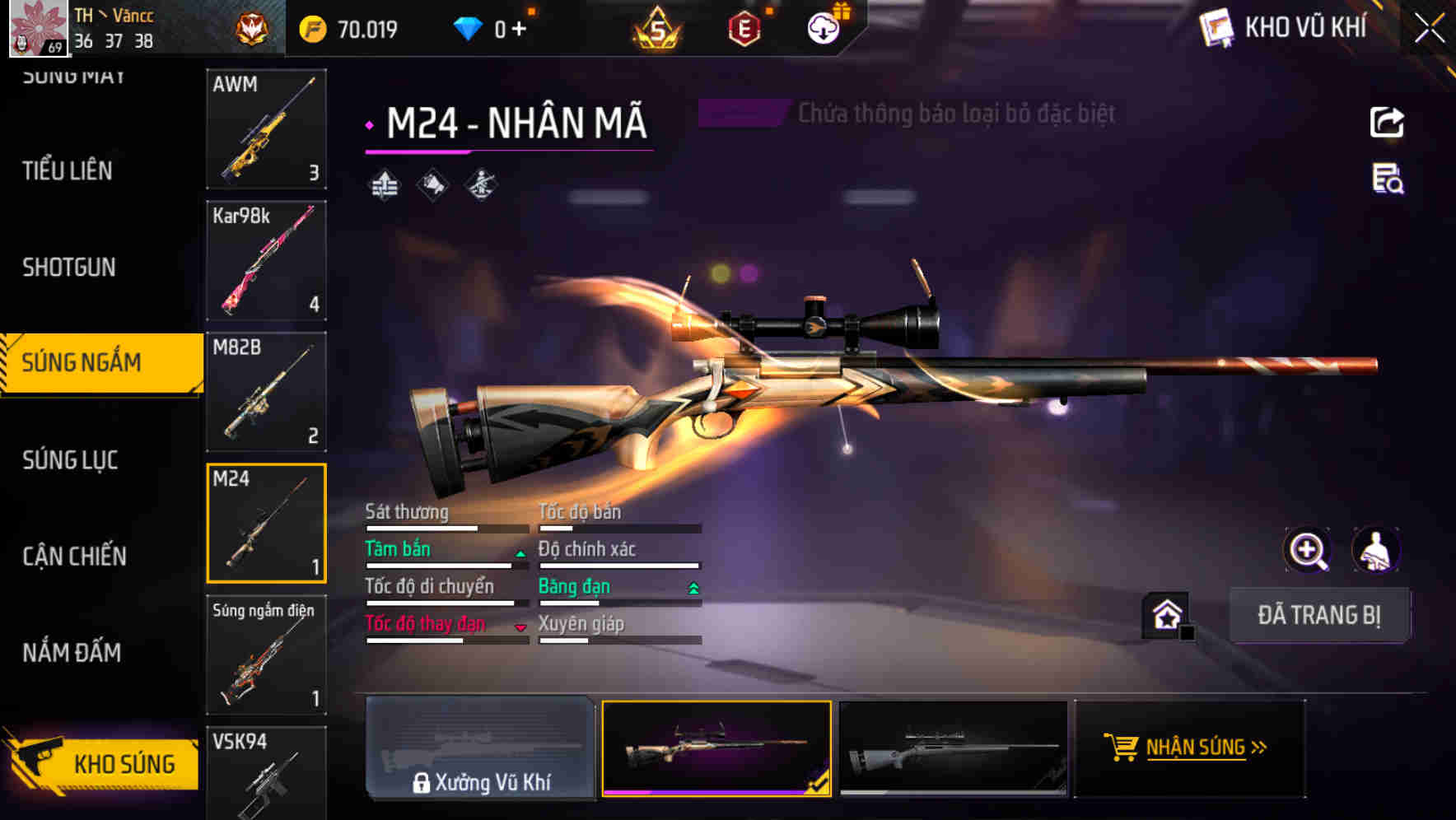Click the red E event badge
The width and height of the screenshot is (1456, 820).
745,26
